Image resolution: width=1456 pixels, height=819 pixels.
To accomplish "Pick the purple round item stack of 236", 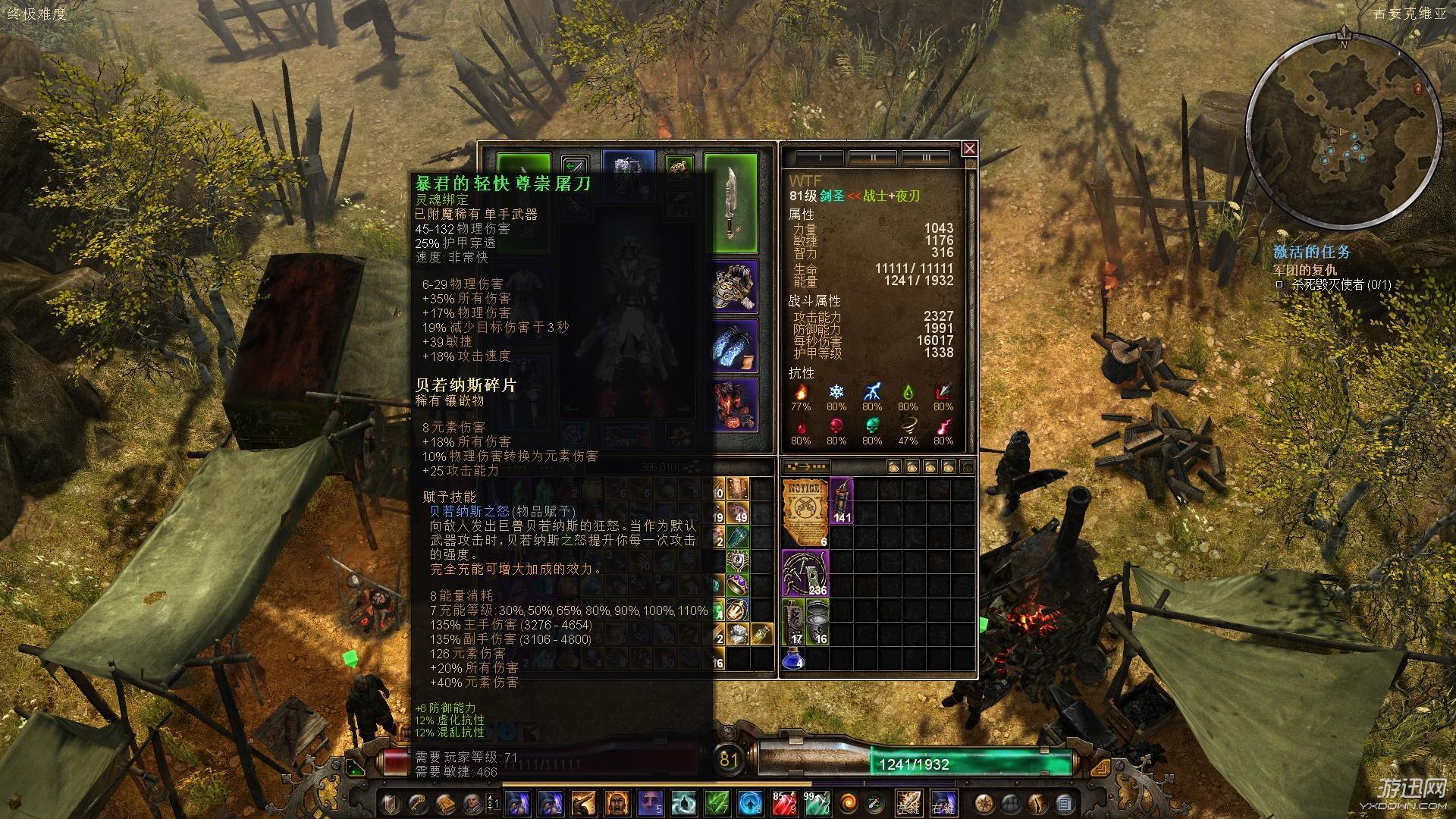I will point(805,573).
